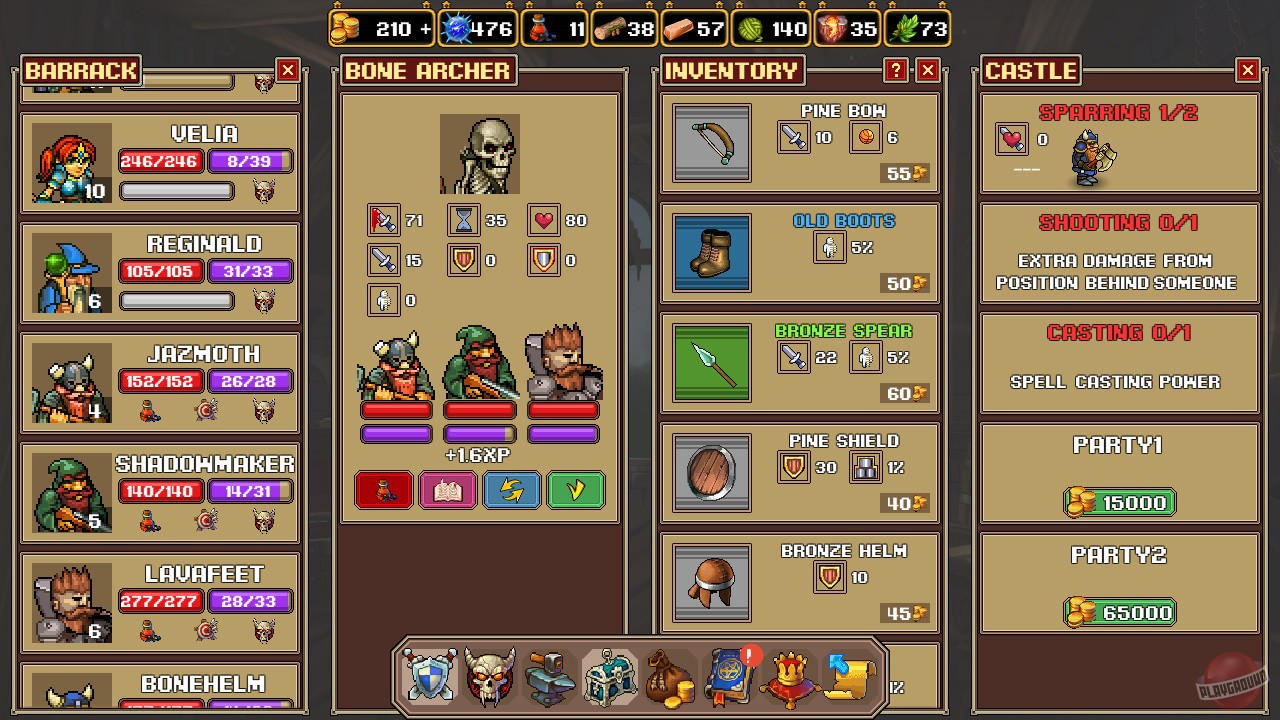Open the treasure chest inventory icon
The image size is (1280, 720).
(609, 676)
